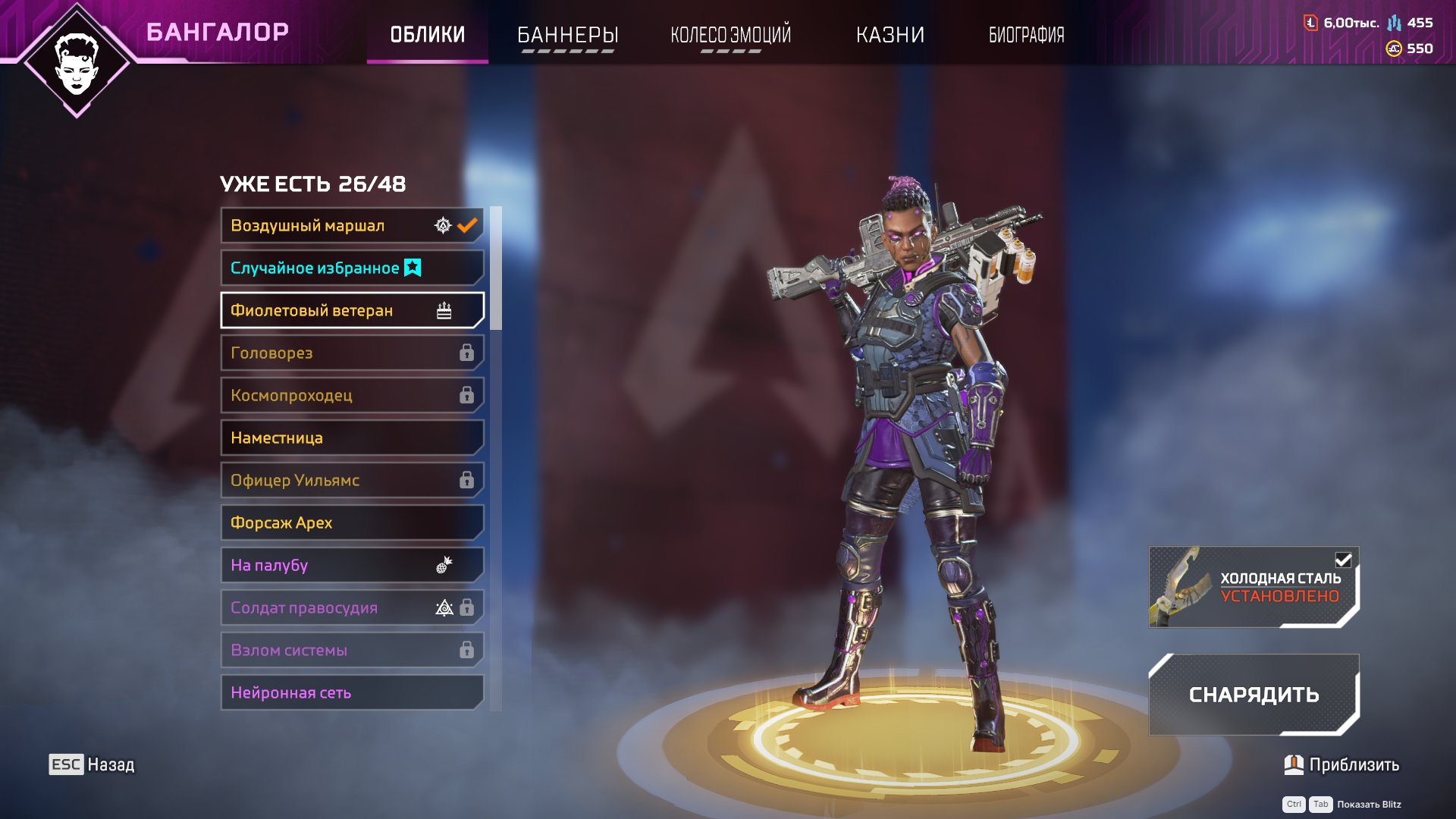The image size is (1456, 819).
Task: Preview the locked Головорез skin
Action: (352, 353)
